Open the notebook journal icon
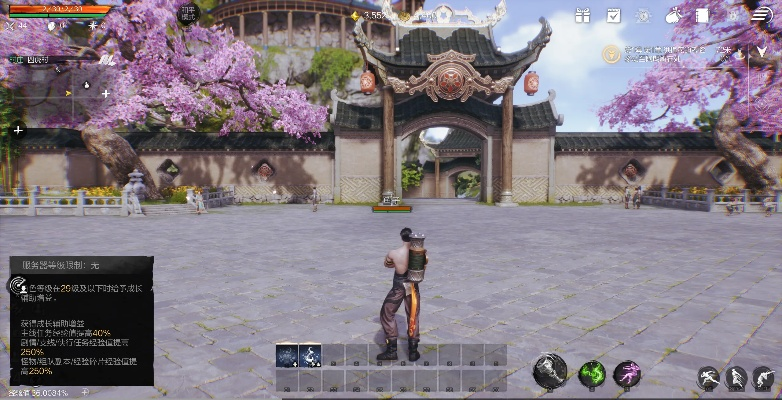The width and height of the screenshot is (782, 400). pyautogui.click(x=703, y=16)
